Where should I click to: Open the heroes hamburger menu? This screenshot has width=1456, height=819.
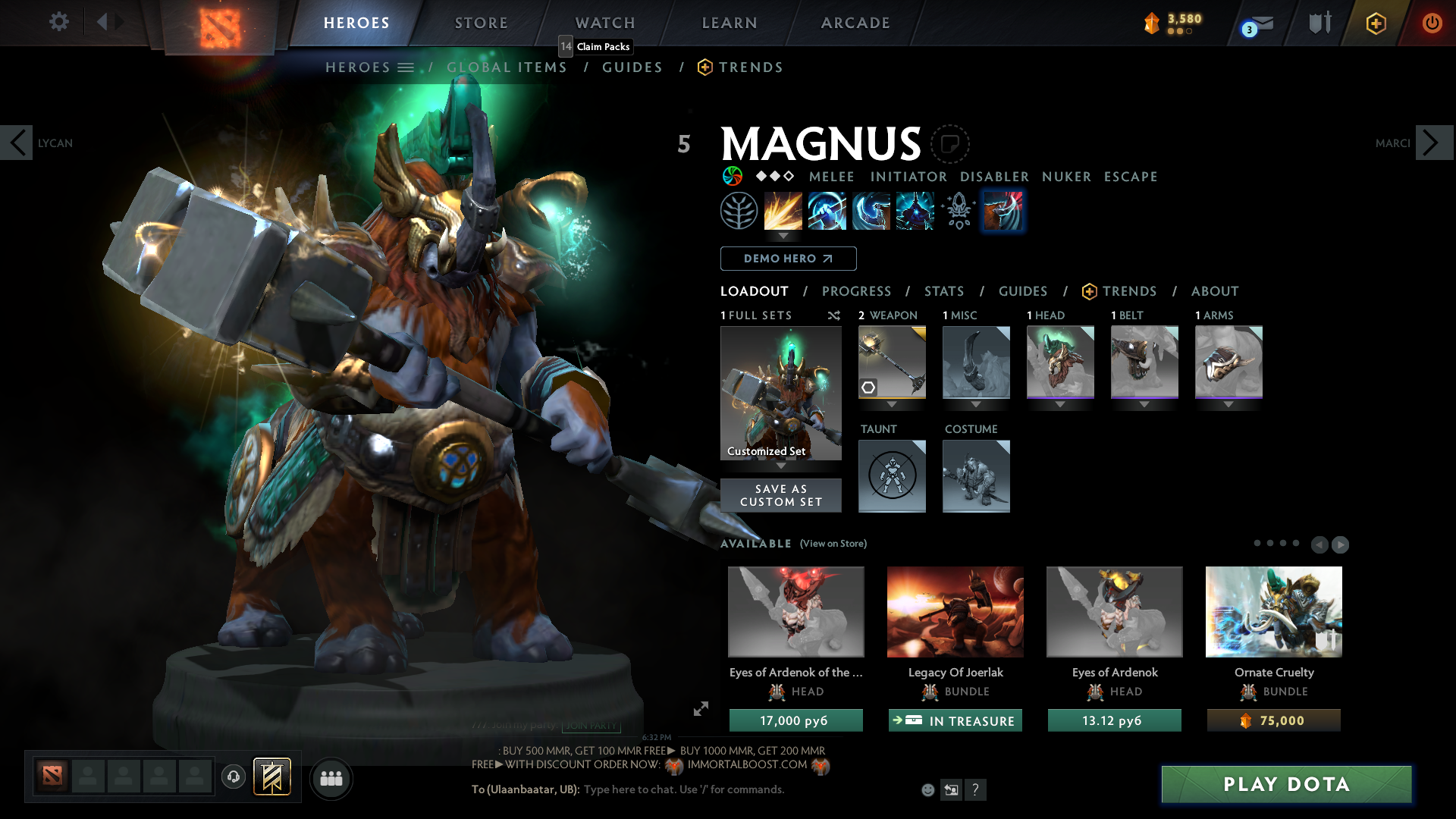point(407,67)
